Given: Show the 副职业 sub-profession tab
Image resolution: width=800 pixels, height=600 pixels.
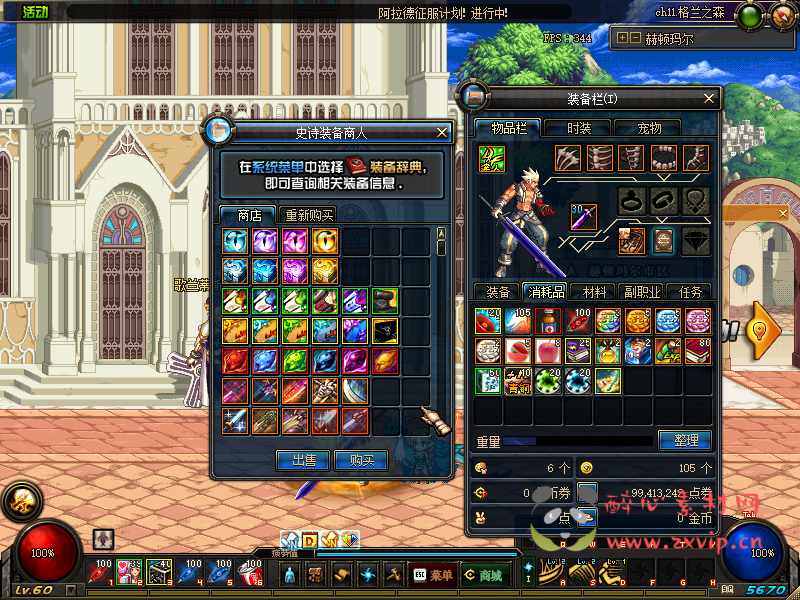Looking at the screenshot, I should 642,292.
